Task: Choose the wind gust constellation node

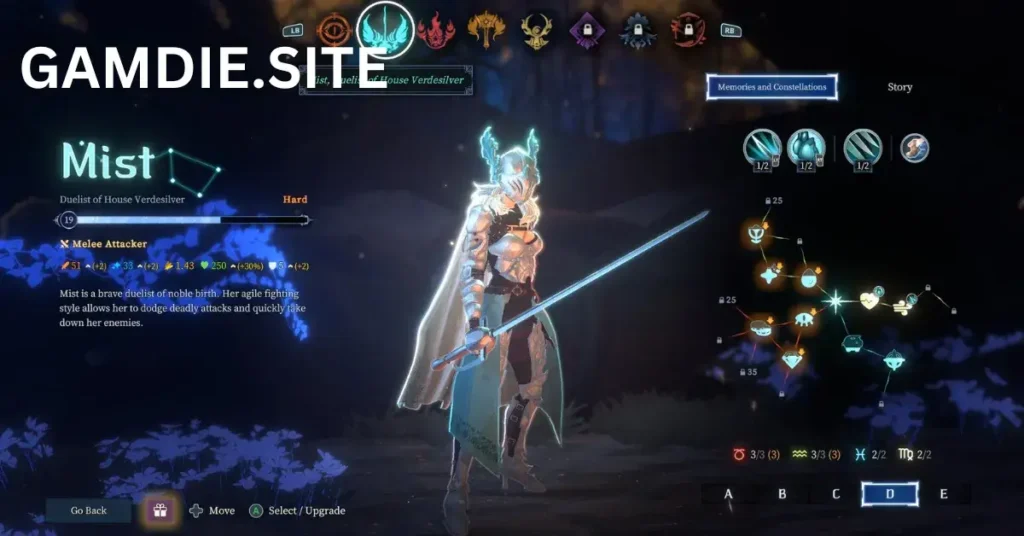Action: pyautogui.click(x=901, y=306)
